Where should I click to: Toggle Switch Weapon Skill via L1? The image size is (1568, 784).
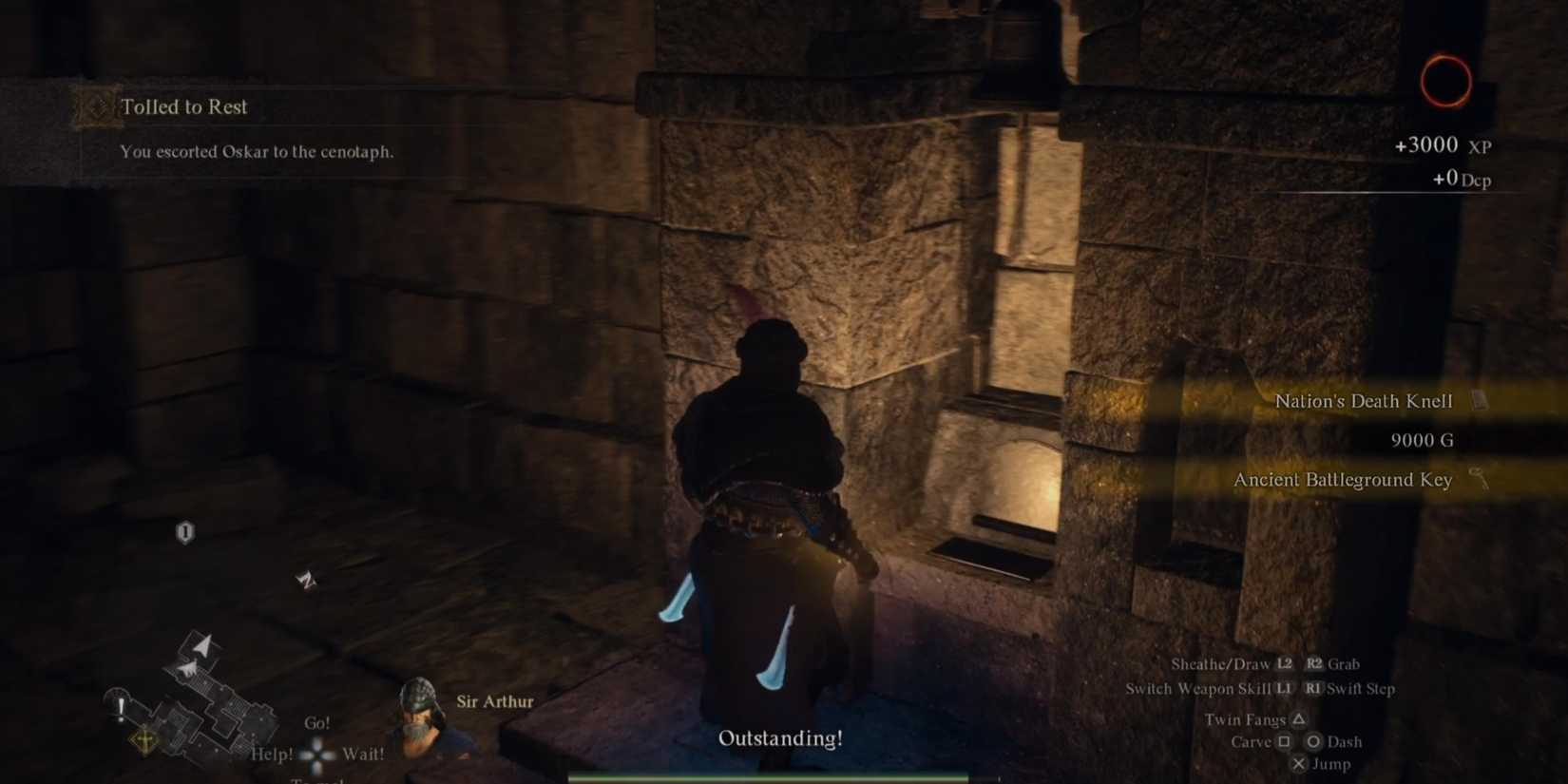[1282, 689]
